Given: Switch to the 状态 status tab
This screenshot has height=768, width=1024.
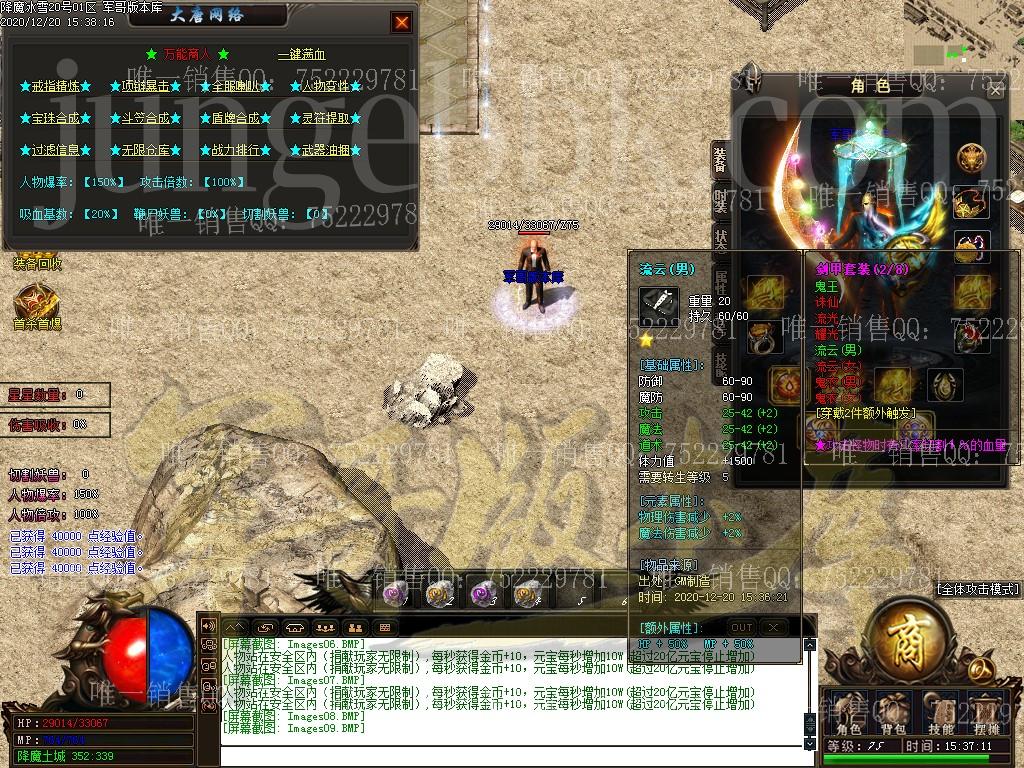Looking at the screenshot, I should click(721, 241).
